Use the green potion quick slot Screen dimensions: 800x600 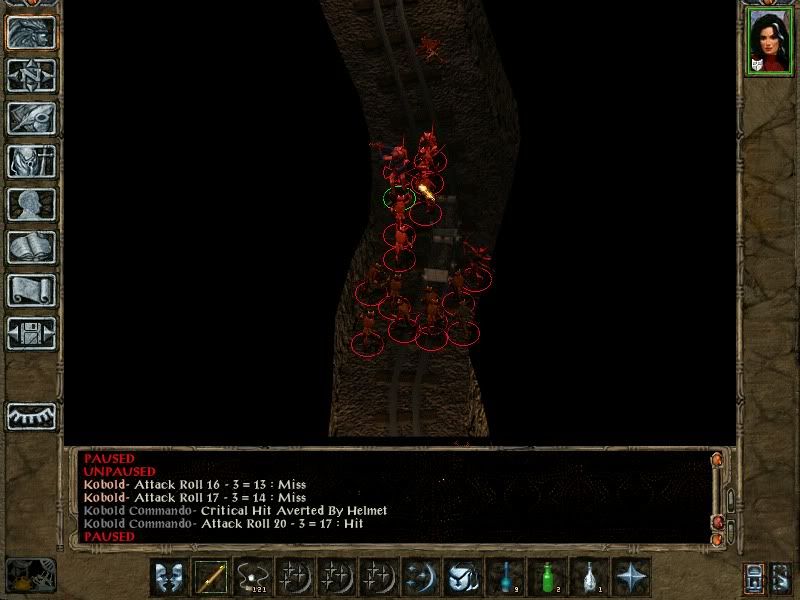tap(547, 577)
